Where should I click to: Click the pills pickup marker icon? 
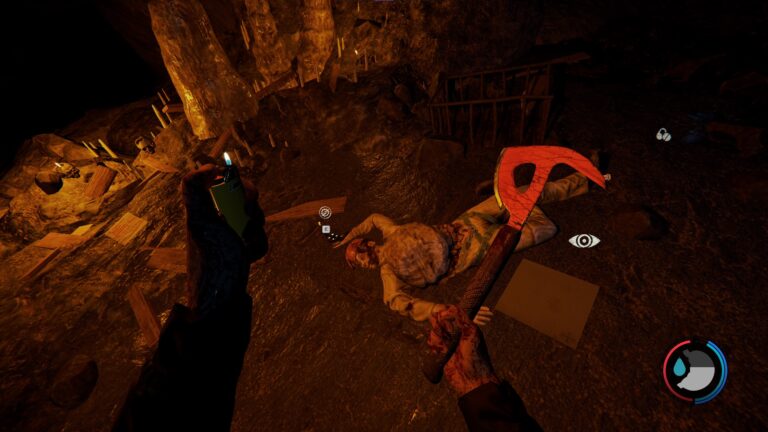(663, 134)
